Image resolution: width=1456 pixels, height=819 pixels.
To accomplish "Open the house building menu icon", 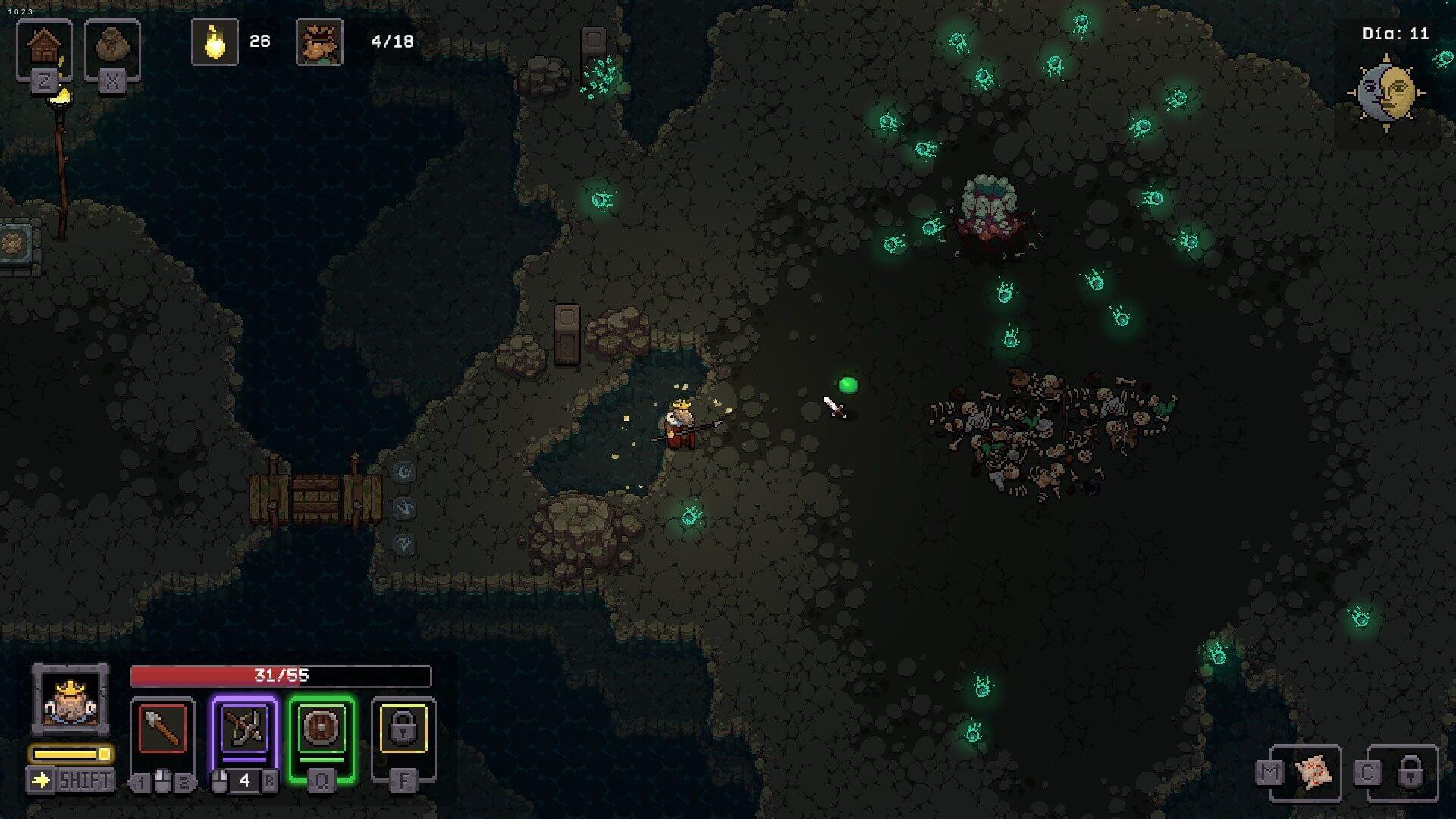I will (44, 49).
